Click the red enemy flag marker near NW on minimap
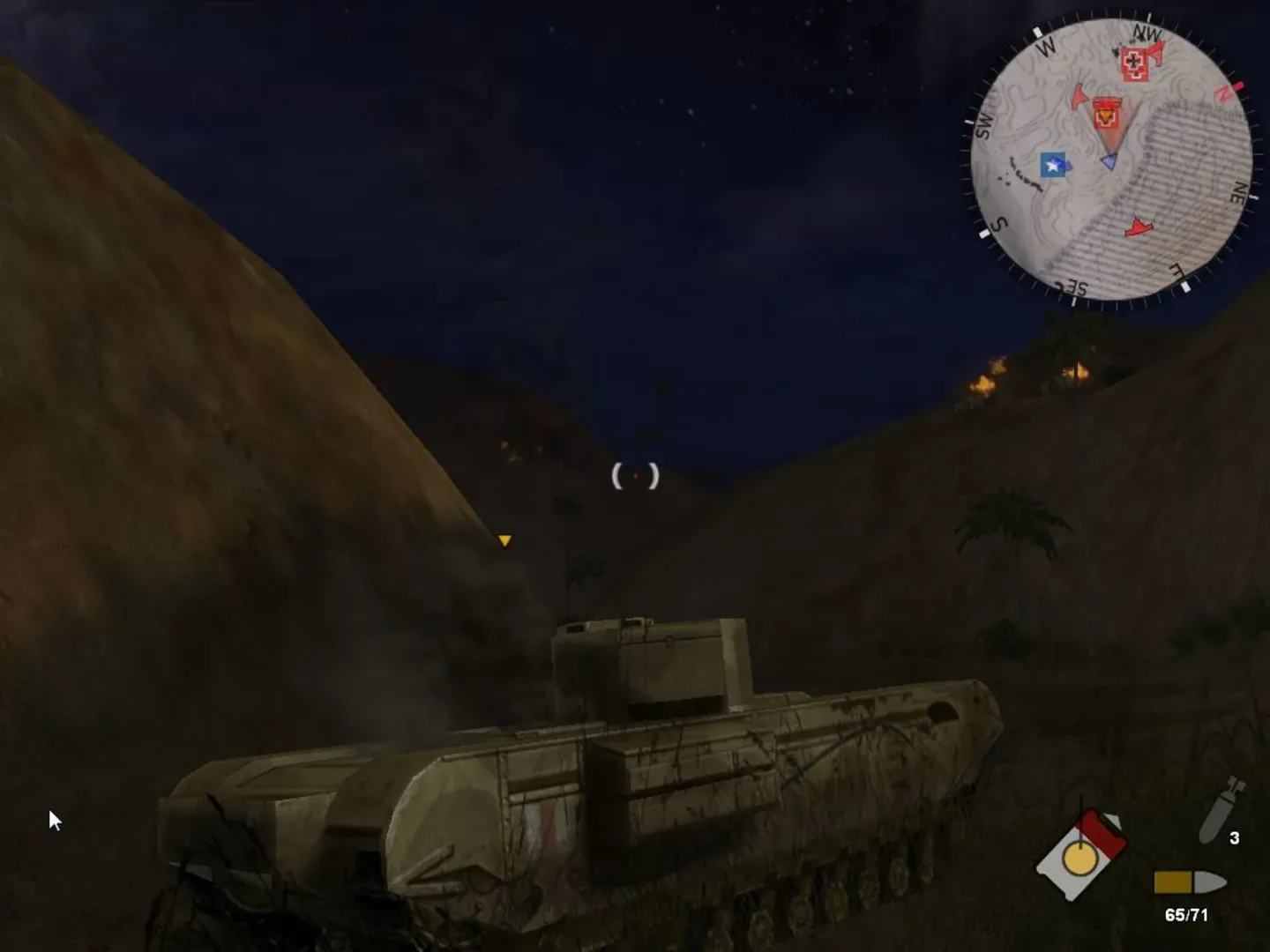This screenshot has height=952, width=1270. (1155, 53)
